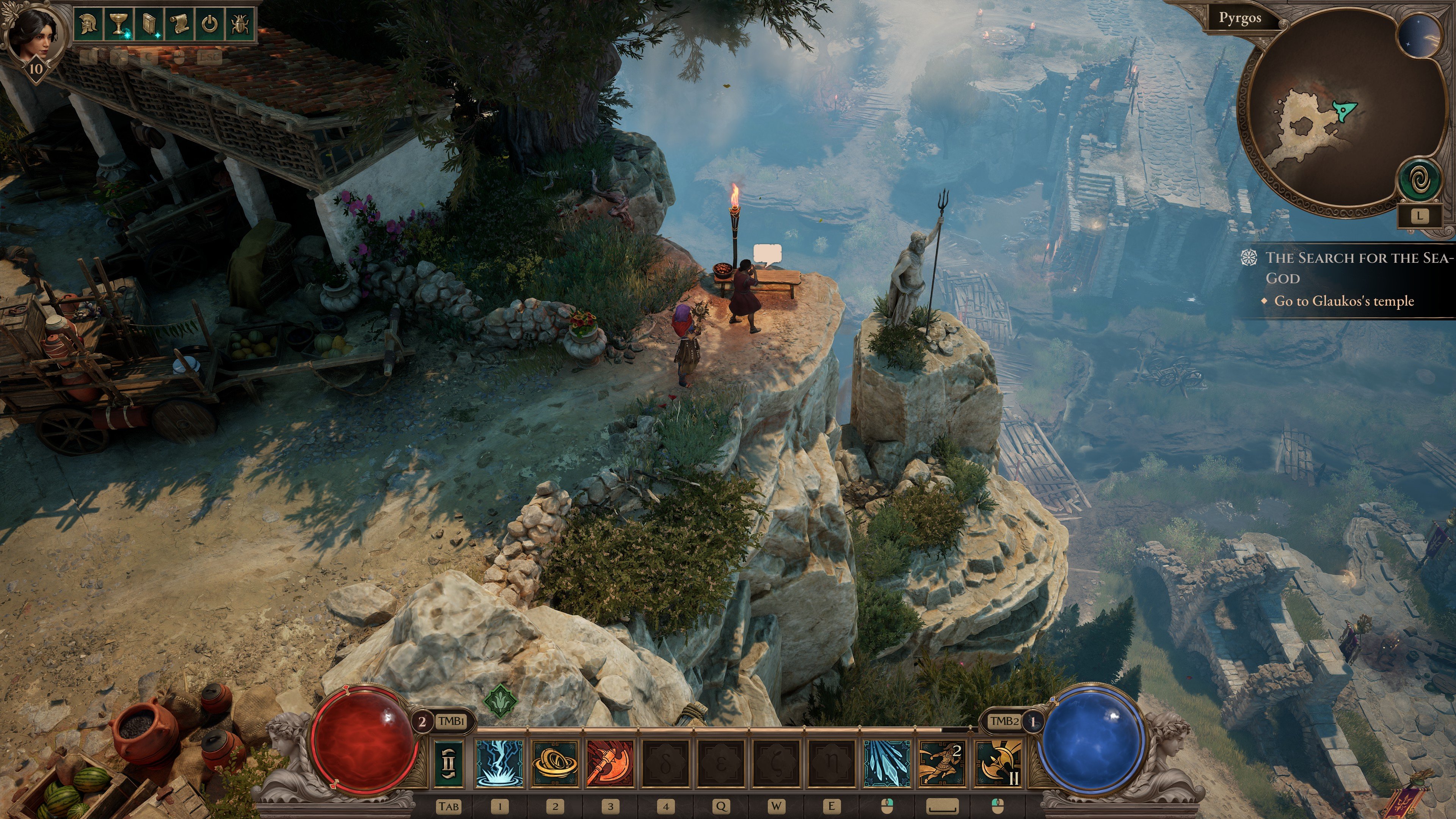This screenshot has height=819, width=1456.
Task: Activate the running warrior dodge ability
Action: coord(941,763)
